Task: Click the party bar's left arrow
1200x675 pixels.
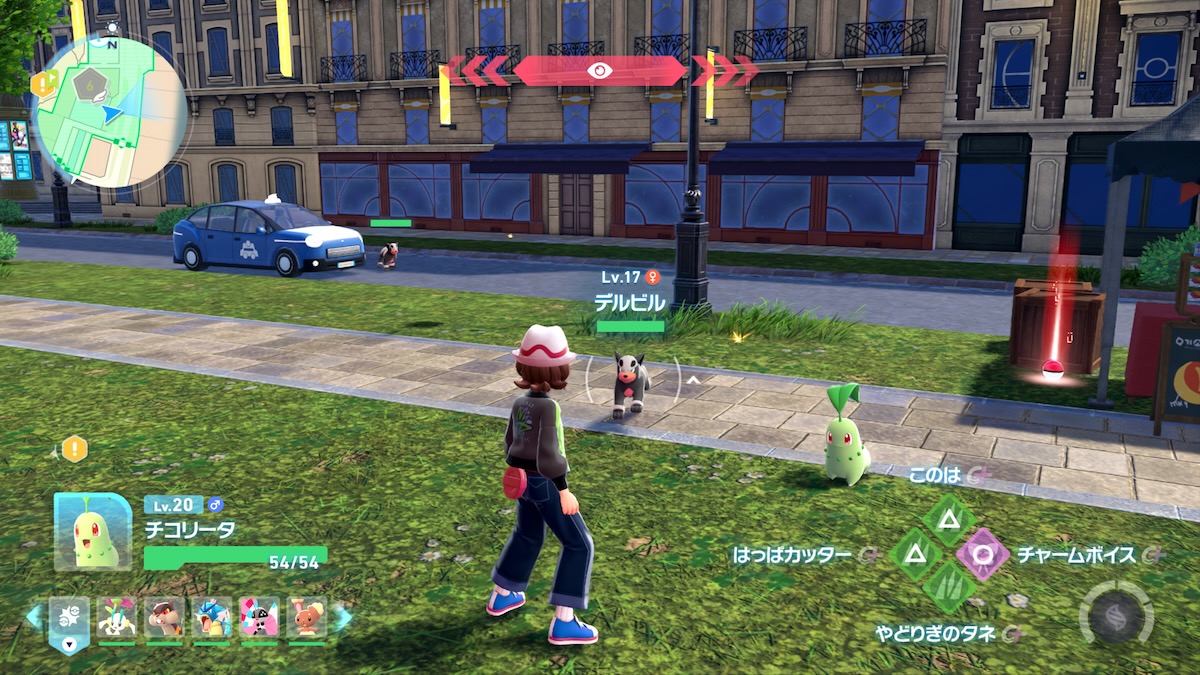Action: pos(34,617)
